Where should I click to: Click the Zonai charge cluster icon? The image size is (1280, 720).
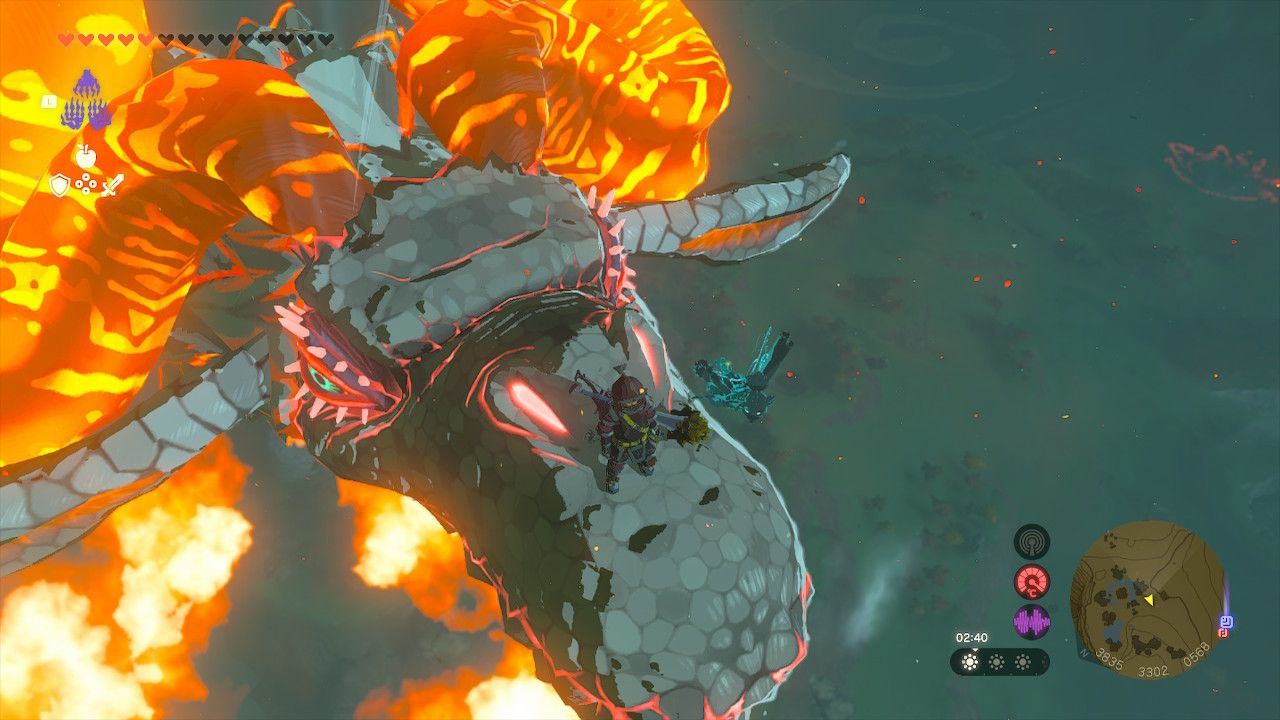87,183
